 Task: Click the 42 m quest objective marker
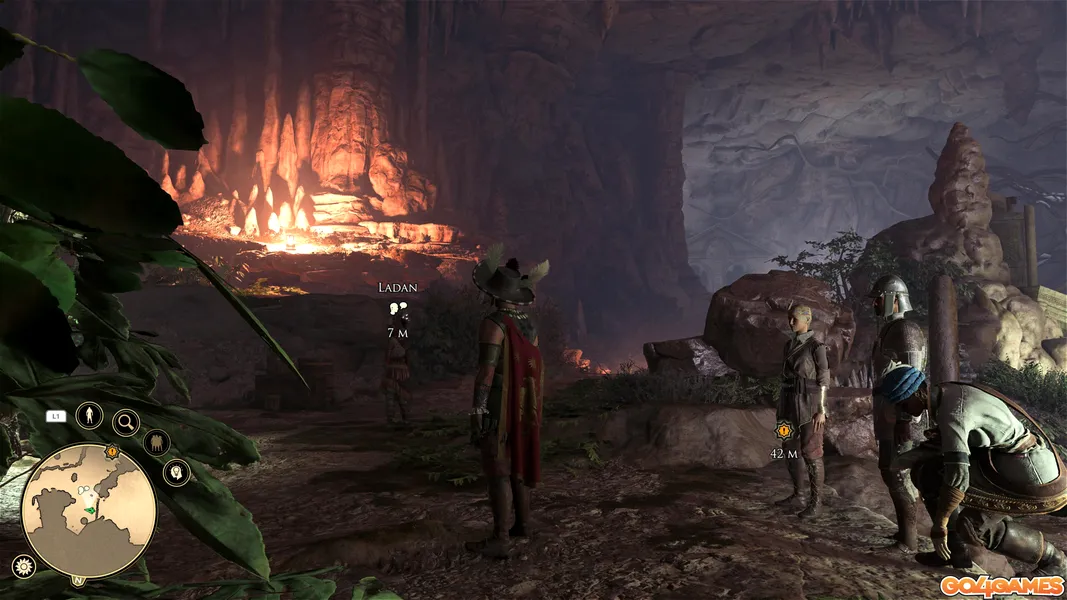[783, 432]
